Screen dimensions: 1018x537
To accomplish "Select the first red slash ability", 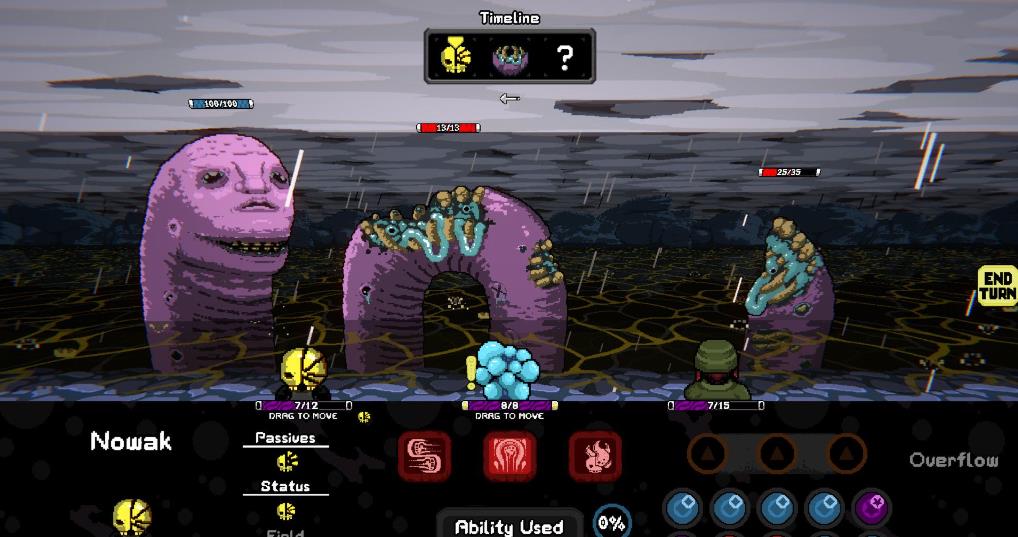I will point(425,456).
